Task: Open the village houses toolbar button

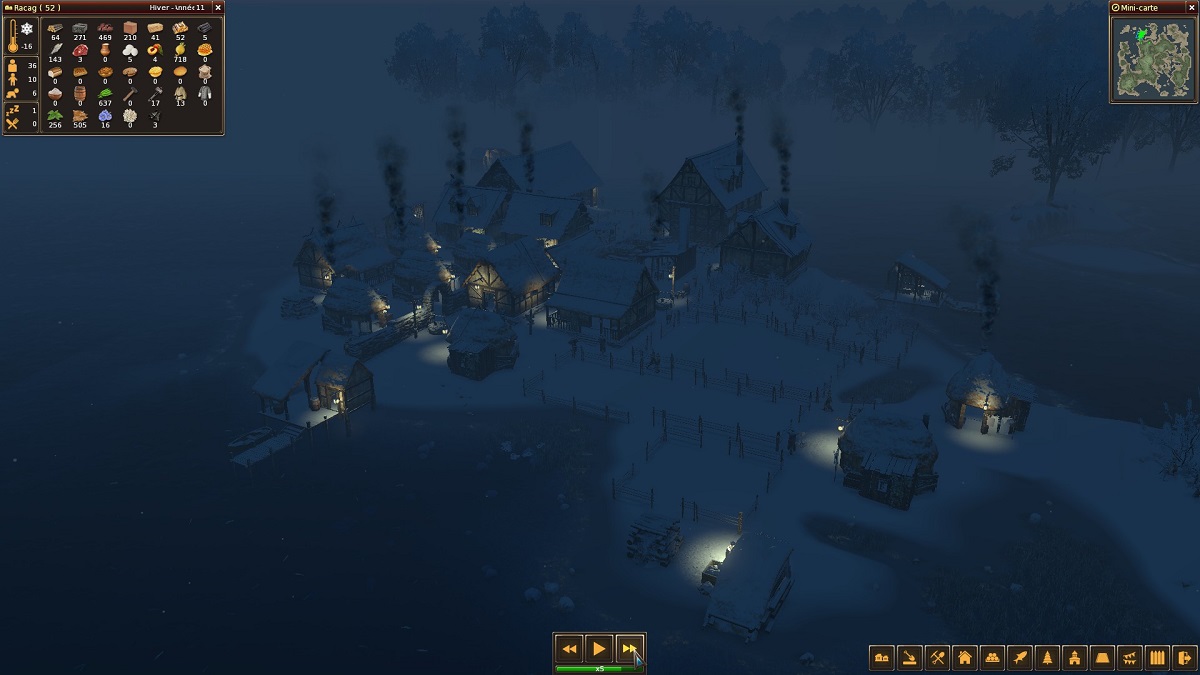Action: (x=883, y=658)
